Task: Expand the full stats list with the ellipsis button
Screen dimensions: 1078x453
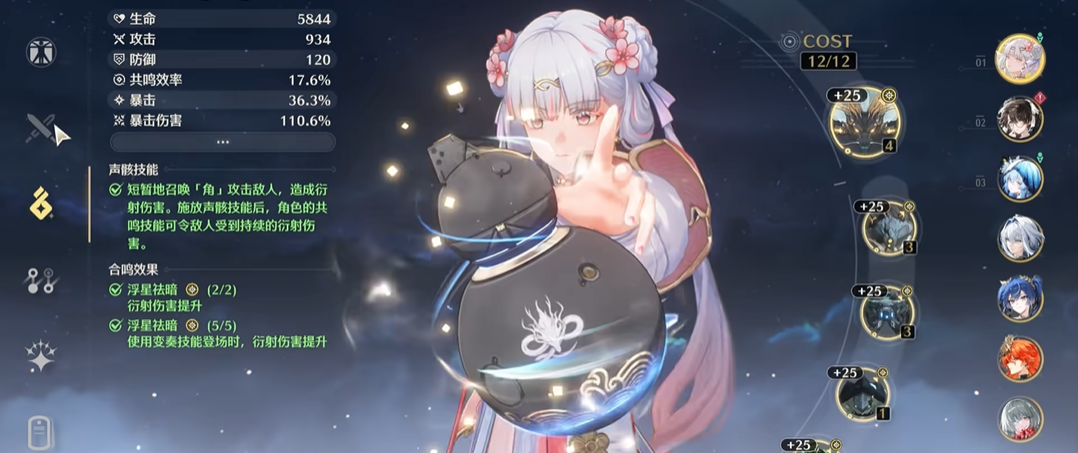Action: point(222,142)
